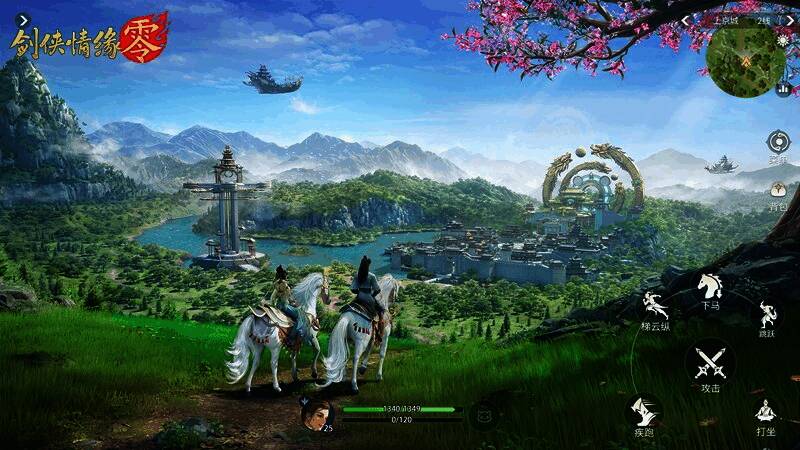This screenshot has width=800, height=450.
Task: Click the small arrow in the top-left corner
Action: [23, 18]
